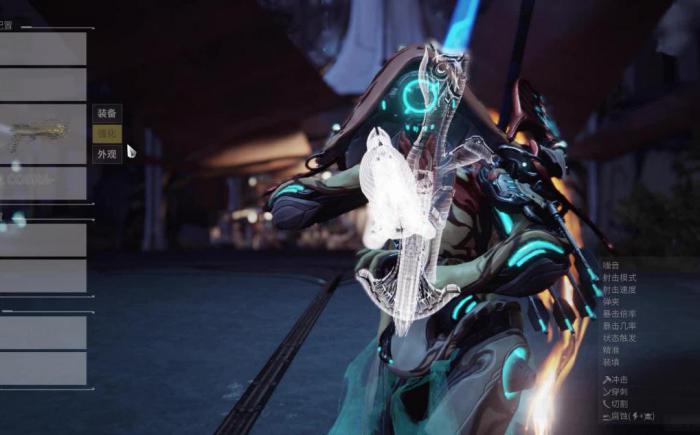700x435 pixels.
Task: Click the 装备 (Equip) button
Action: click(x=106, y=113)
